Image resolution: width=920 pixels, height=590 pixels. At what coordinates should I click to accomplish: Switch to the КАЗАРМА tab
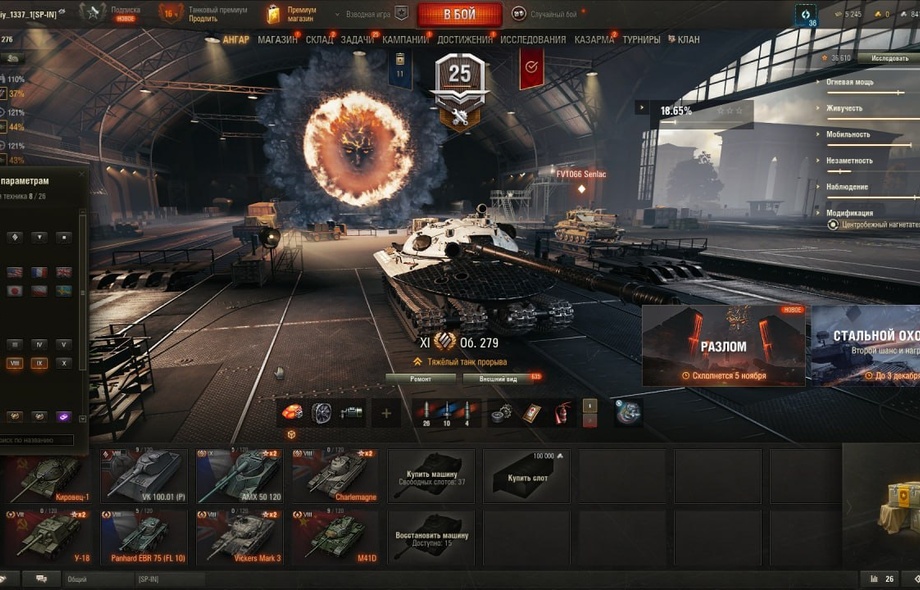(x=595, y=40)
